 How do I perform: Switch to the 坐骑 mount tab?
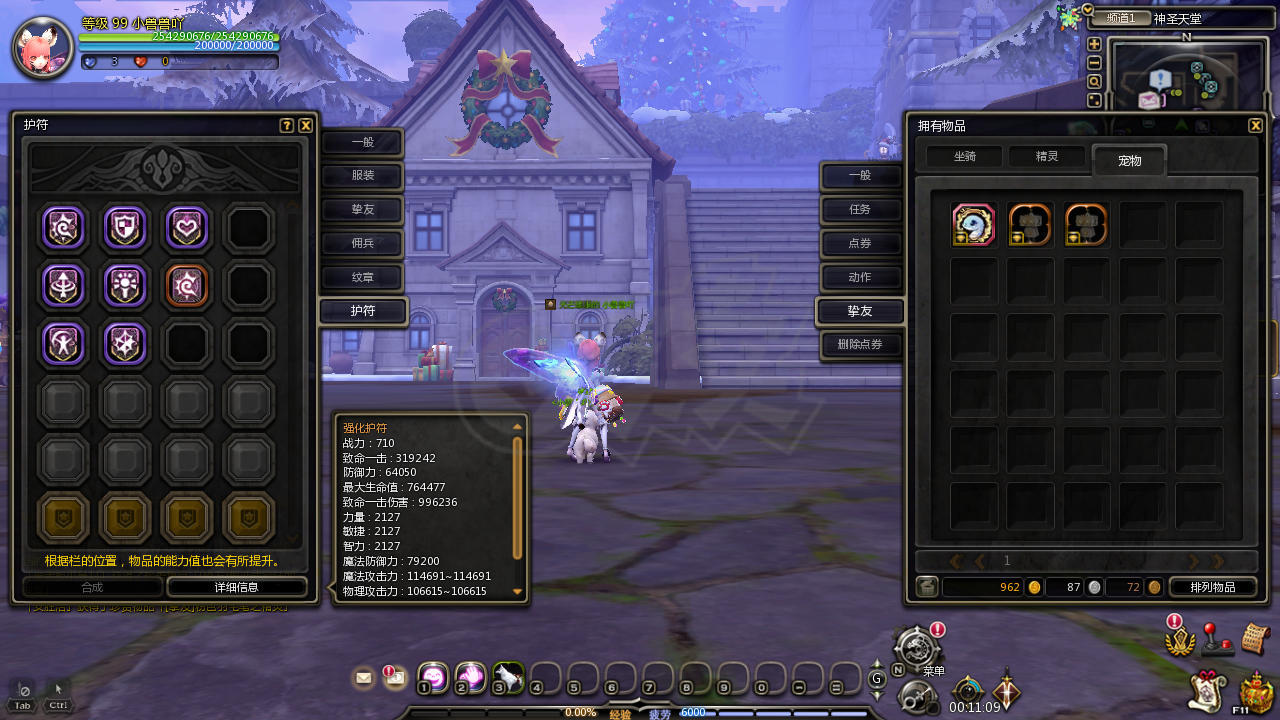(964, 157)
